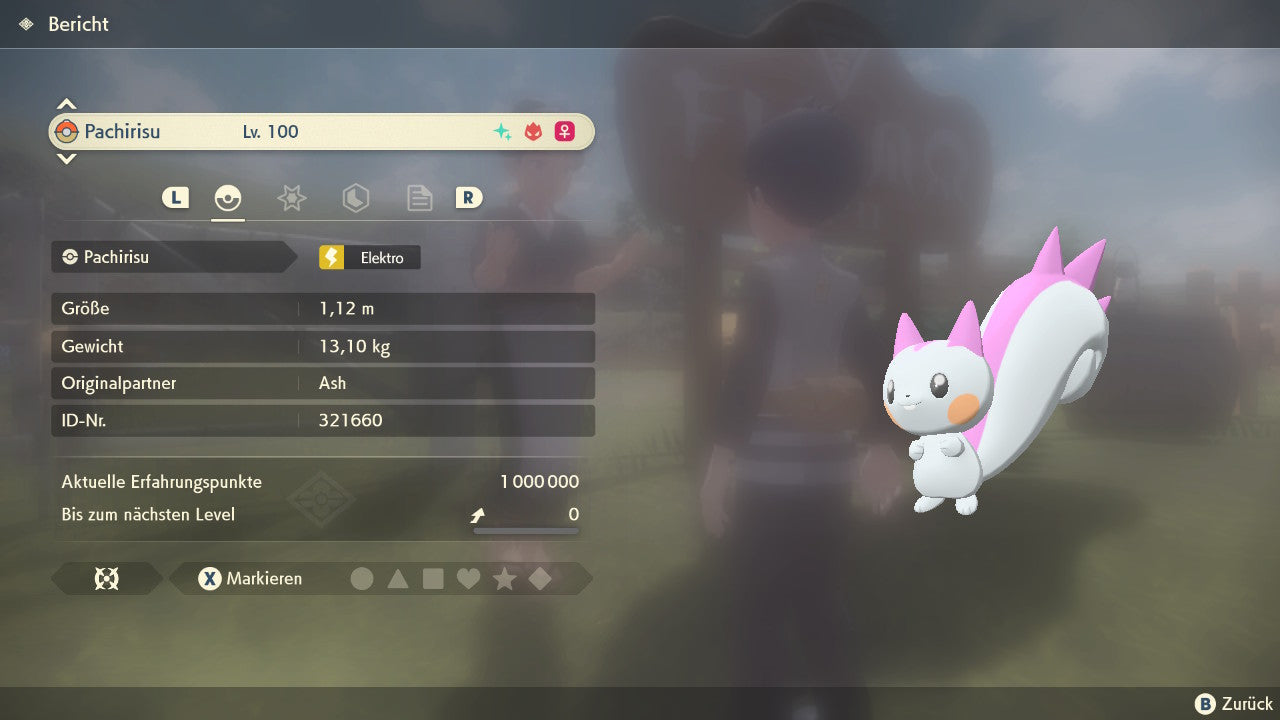Image resolution: width=1280 pixels, height=720 pixels.
Task: Open the hexagon shield tab
Action: click(x=355, y=198)
